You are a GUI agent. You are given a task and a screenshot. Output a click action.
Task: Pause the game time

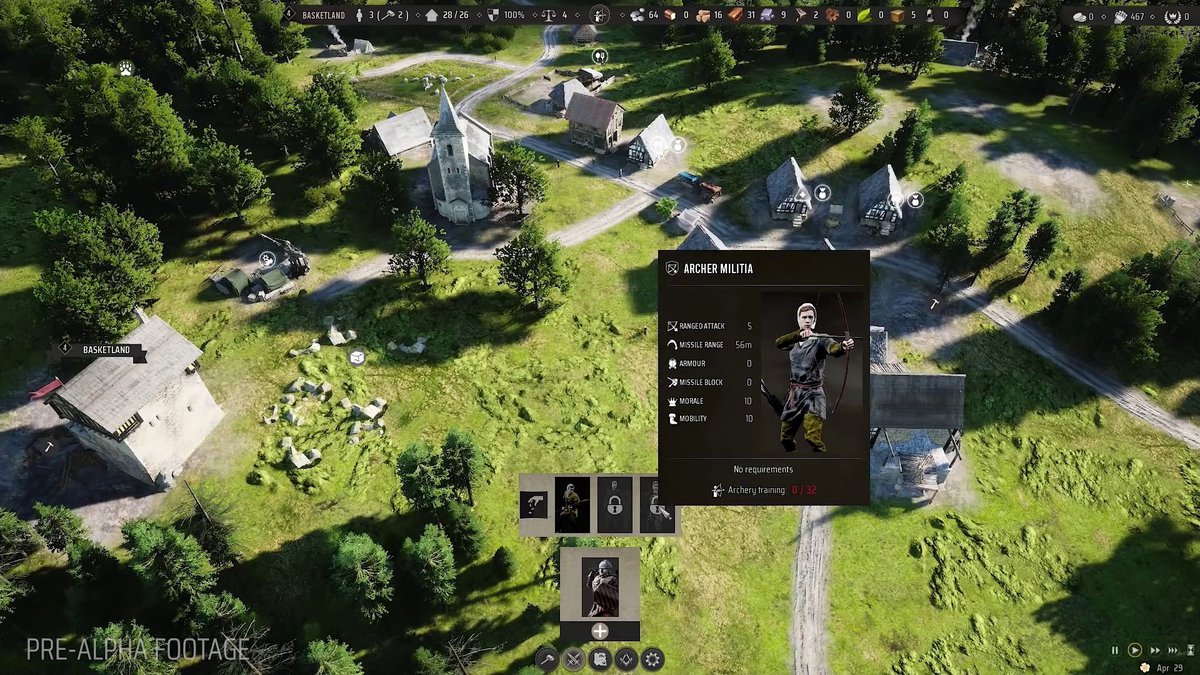1115,650
